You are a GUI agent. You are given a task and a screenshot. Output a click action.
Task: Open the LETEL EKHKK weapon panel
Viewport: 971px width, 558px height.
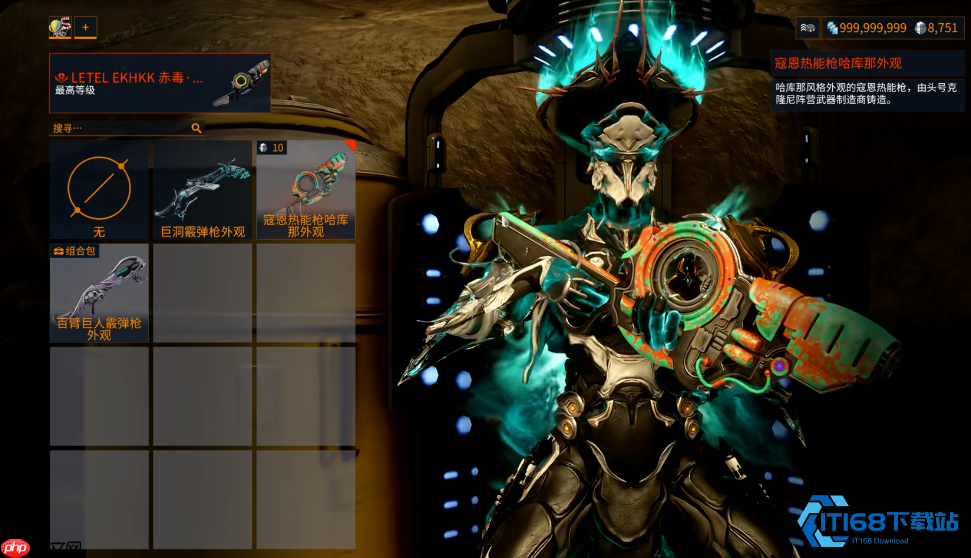click(160, 83)
